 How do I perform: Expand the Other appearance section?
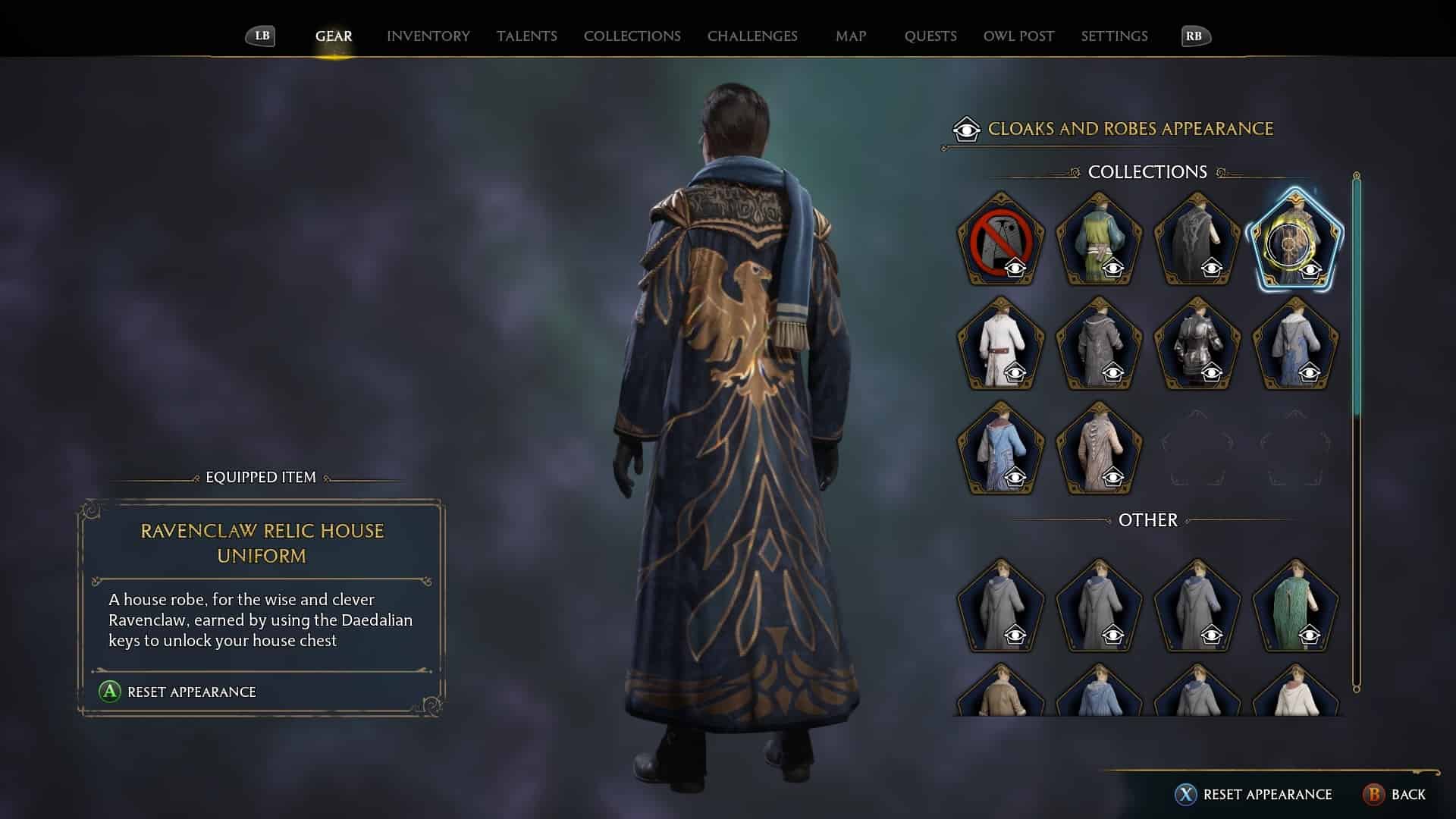click(x=1147, y=520)
